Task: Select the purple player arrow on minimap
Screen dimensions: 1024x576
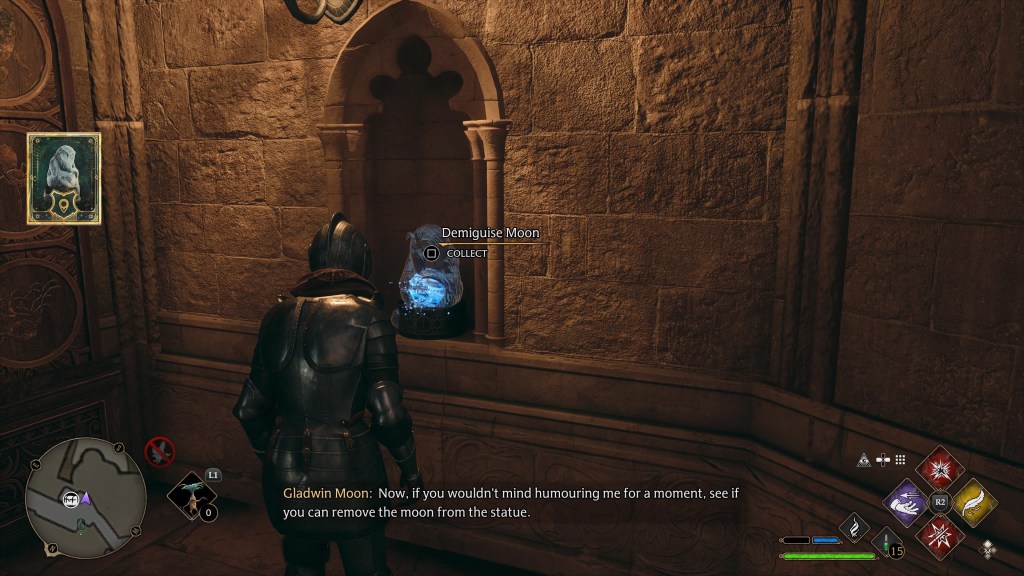Action: point(87,497)
